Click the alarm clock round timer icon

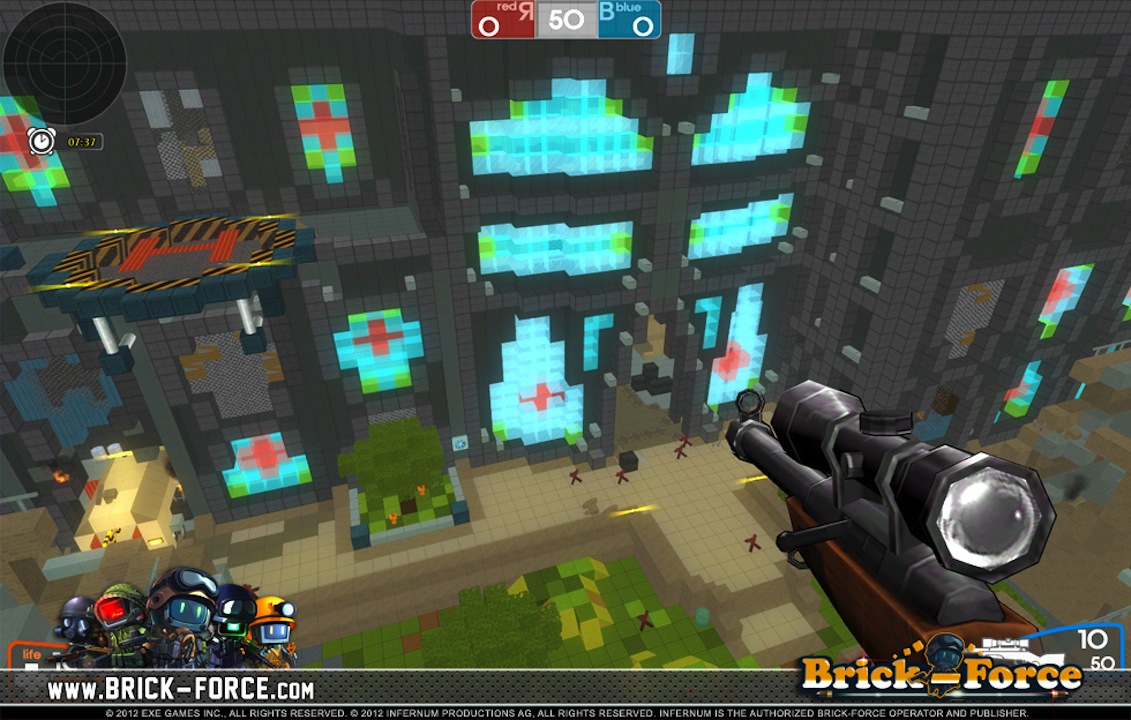[42, 142]
